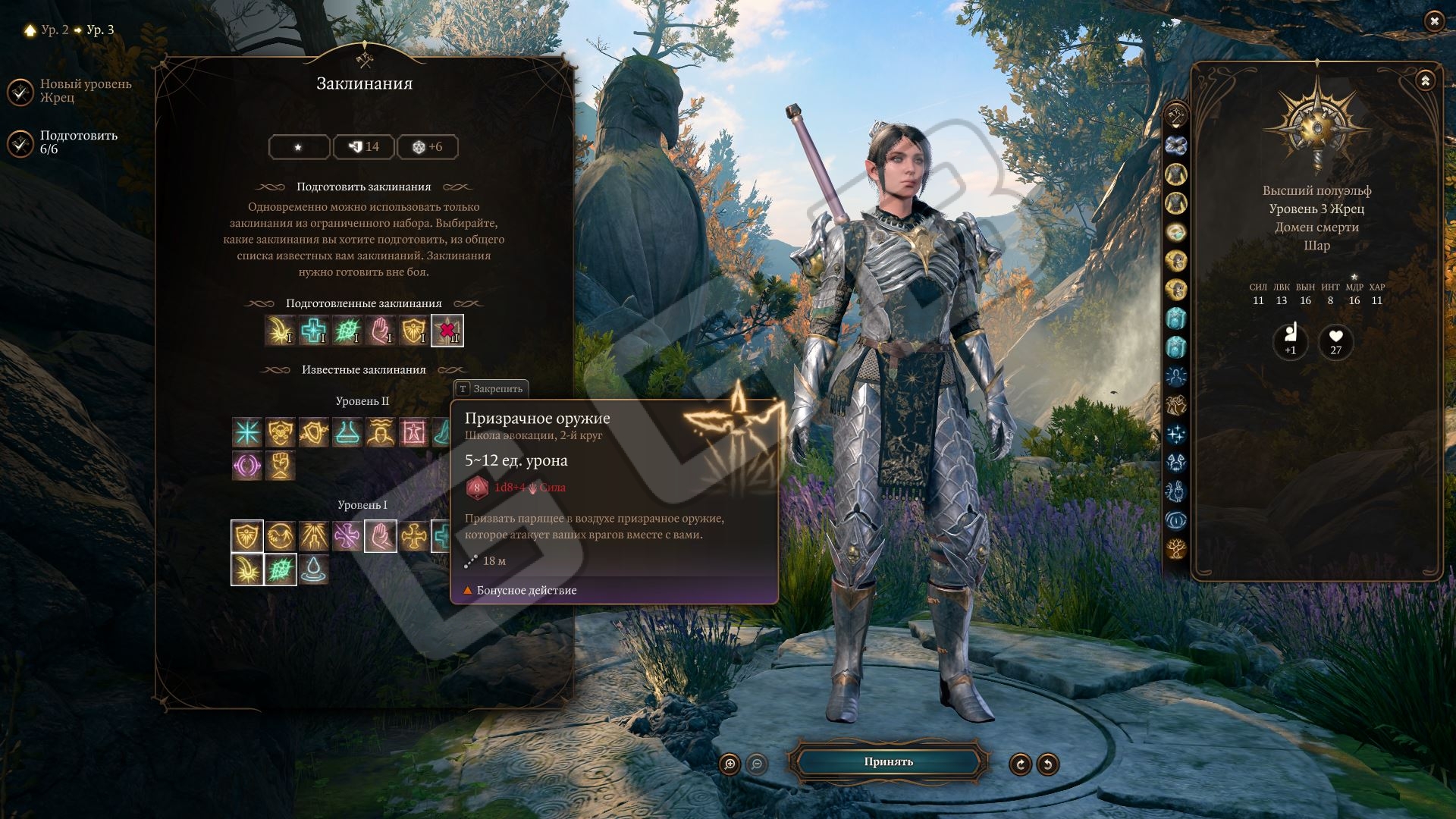Click the tree icon in the feature sidebar
This screenshot has width=1456, height=819.
[1176, 548]
